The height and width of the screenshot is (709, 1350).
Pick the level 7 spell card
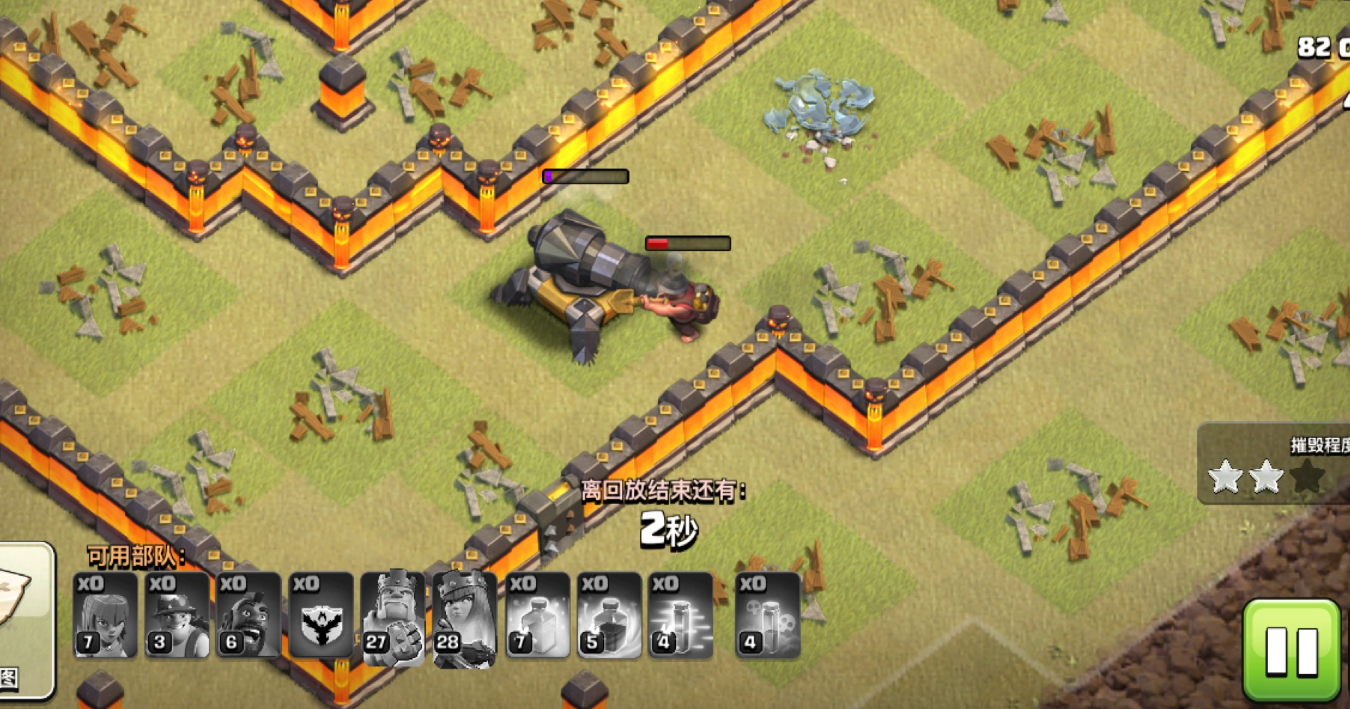(537, 615)
